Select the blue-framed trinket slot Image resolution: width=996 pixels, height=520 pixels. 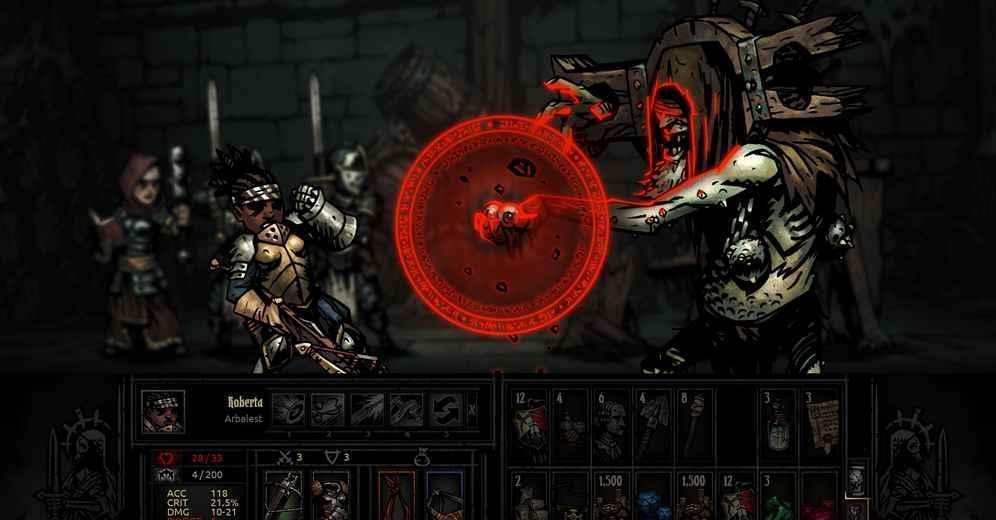coord(443,496)
